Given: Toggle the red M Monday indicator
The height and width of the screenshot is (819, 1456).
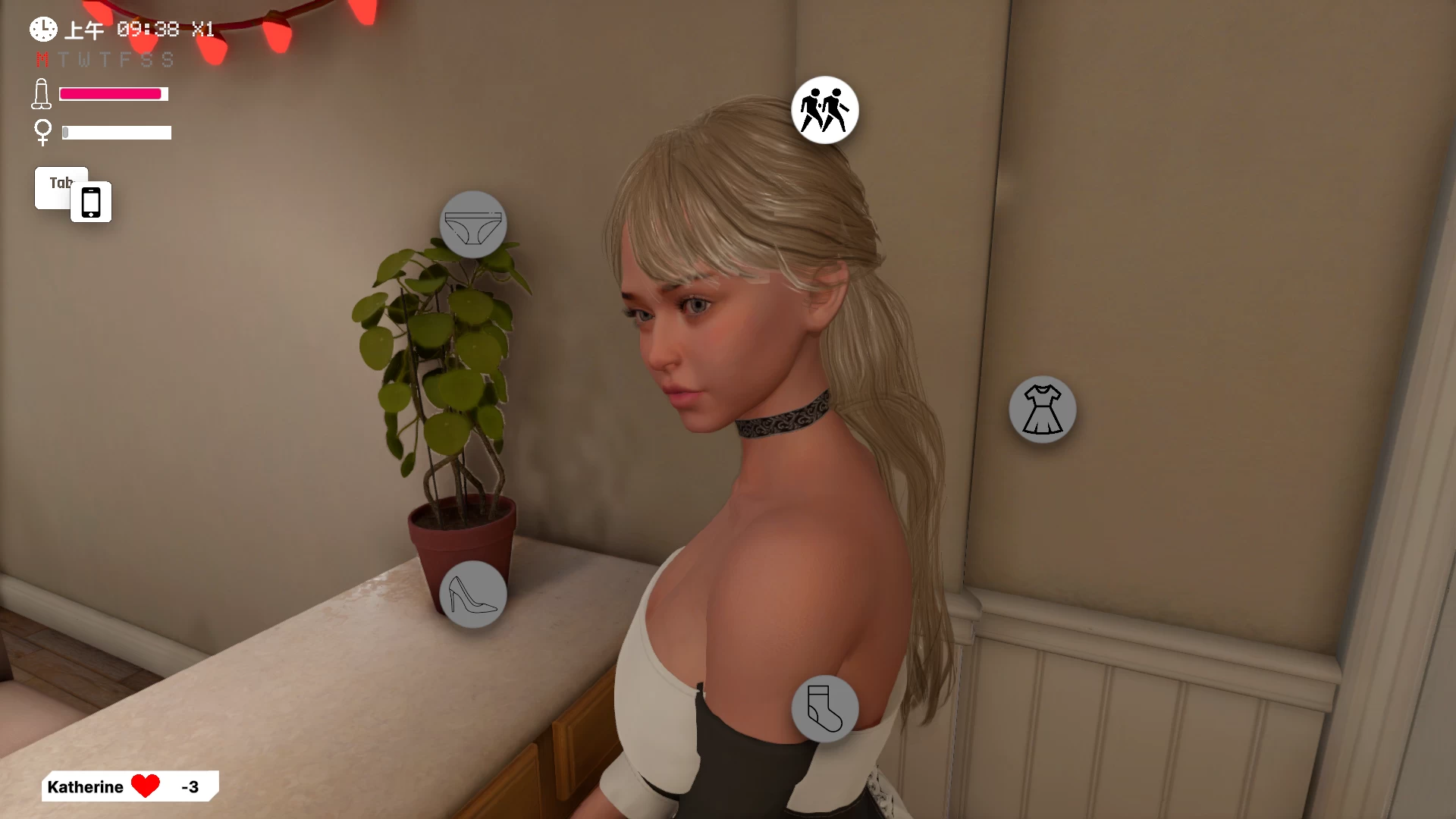Looking at the screenshot, I should (x=42, y=60).
